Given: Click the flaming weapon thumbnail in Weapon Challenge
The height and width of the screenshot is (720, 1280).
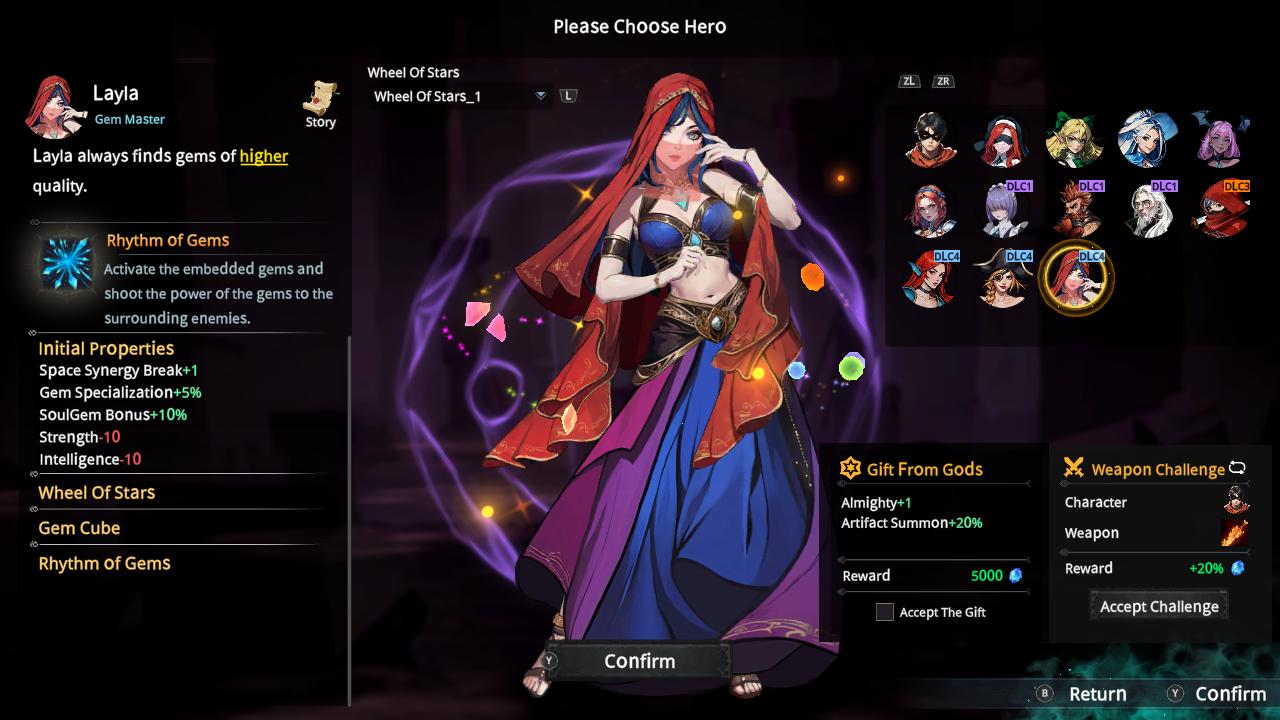Looking at the screenshot, I should tap(1233, 533).
